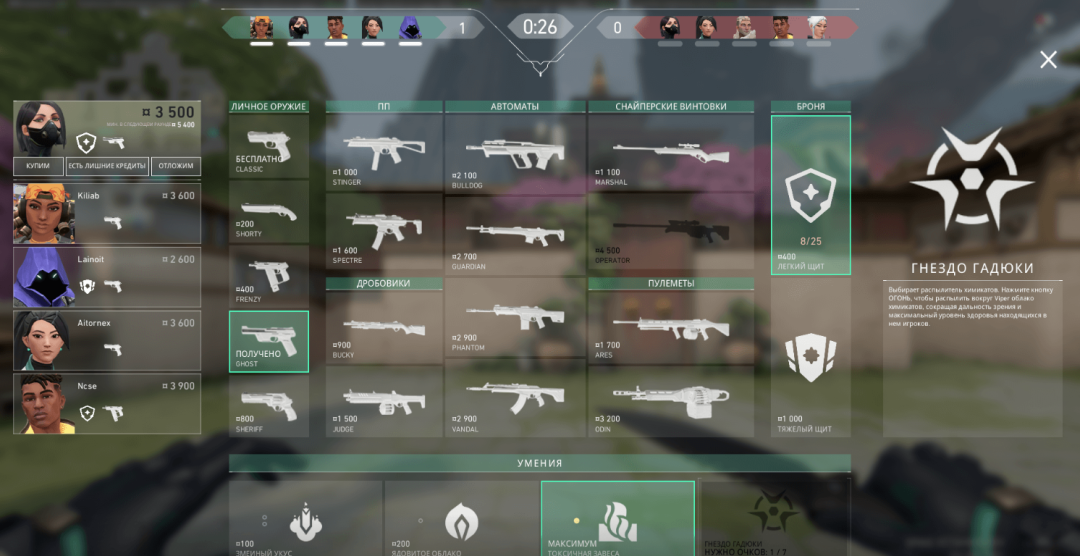Select the ЕСТЬ ЛИШНИЕ КРЕДИТЫ button

point(107,166)
